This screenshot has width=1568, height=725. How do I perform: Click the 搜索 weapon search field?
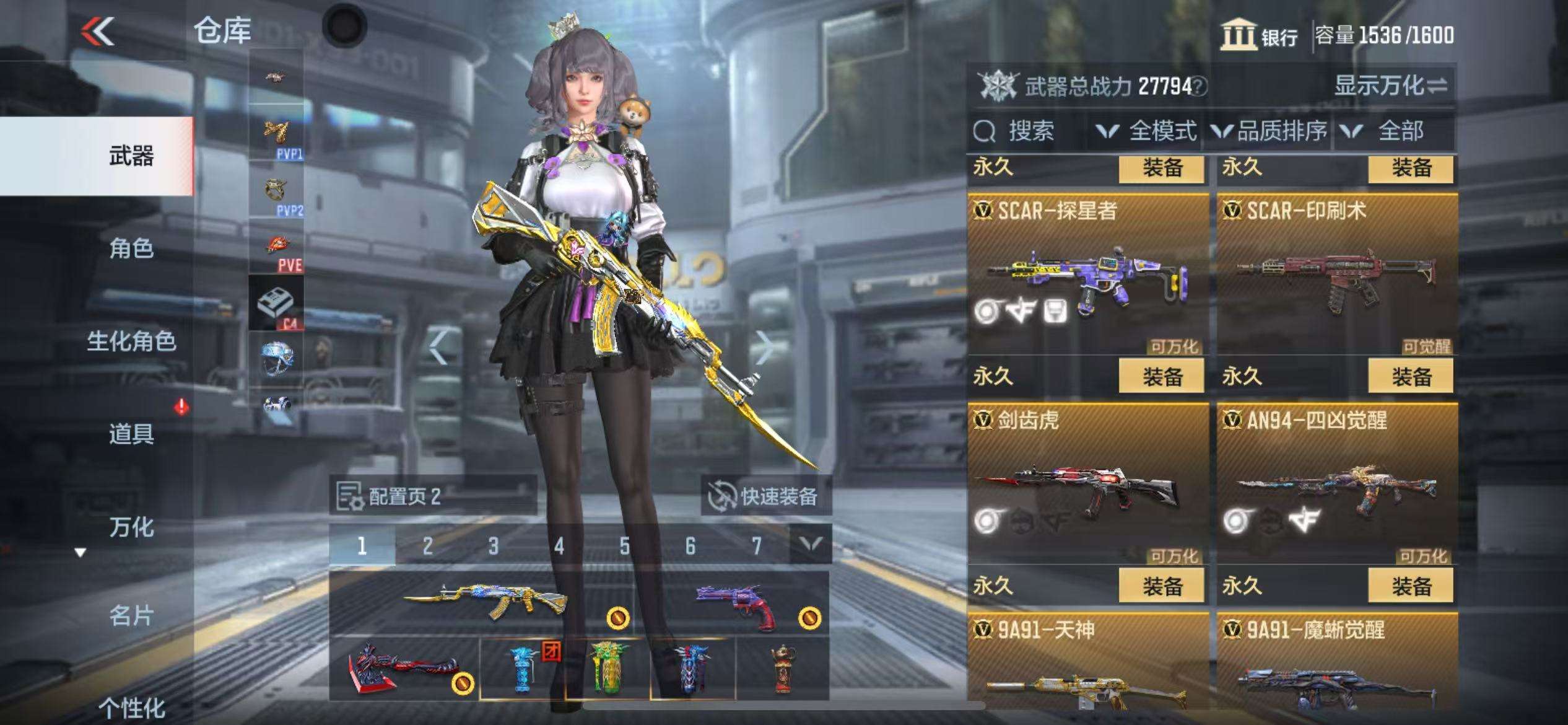coord(1028,131)
